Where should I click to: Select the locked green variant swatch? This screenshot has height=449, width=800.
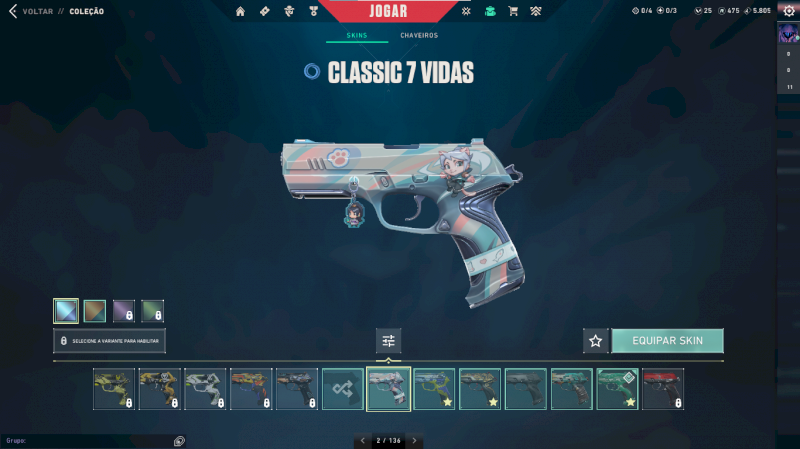(152, 311)
